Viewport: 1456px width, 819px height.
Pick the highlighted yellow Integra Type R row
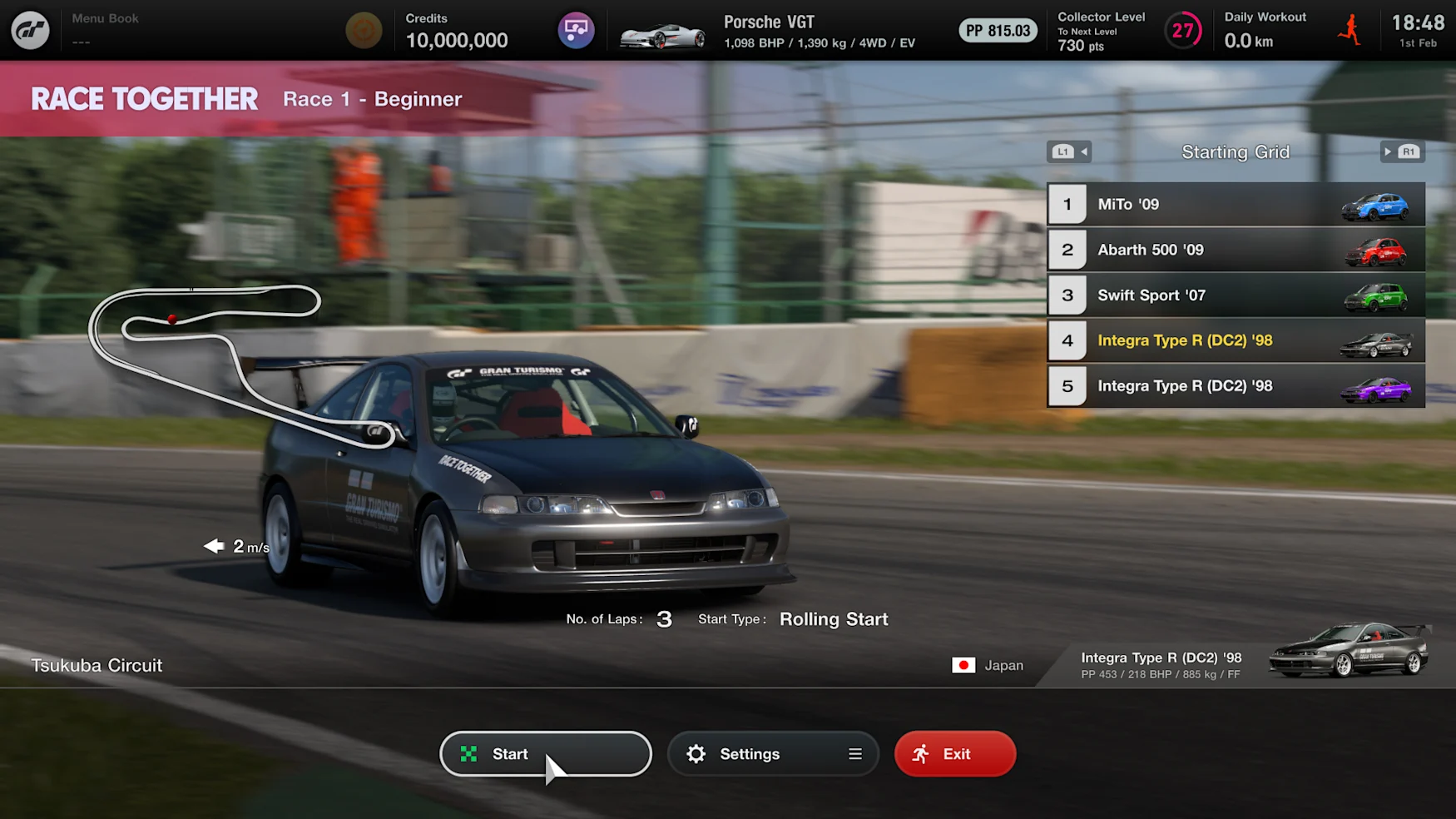[x=1235, y=340]
